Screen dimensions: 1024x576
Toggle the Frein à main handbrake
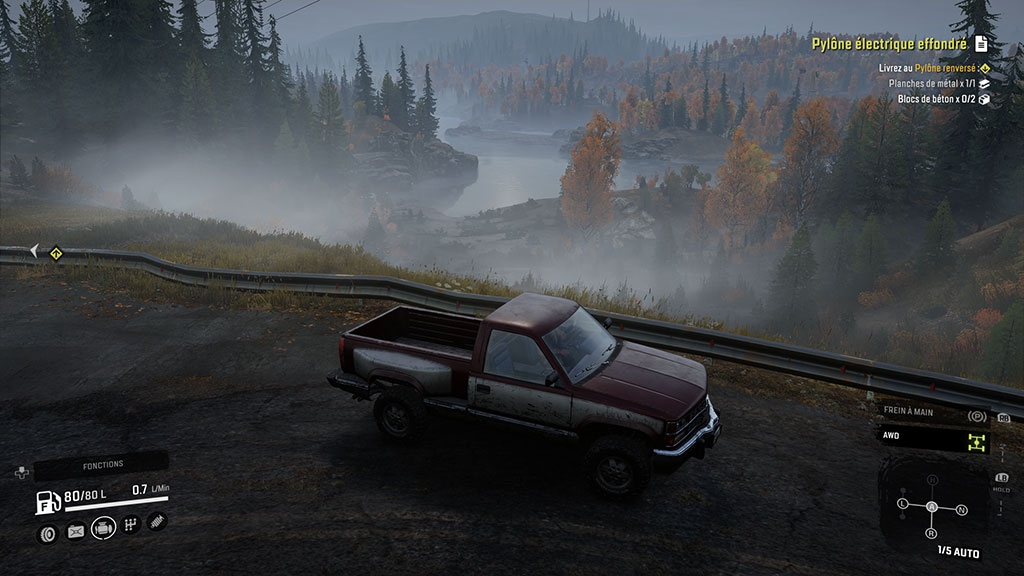pyautogui.click(x=935, y=412)
